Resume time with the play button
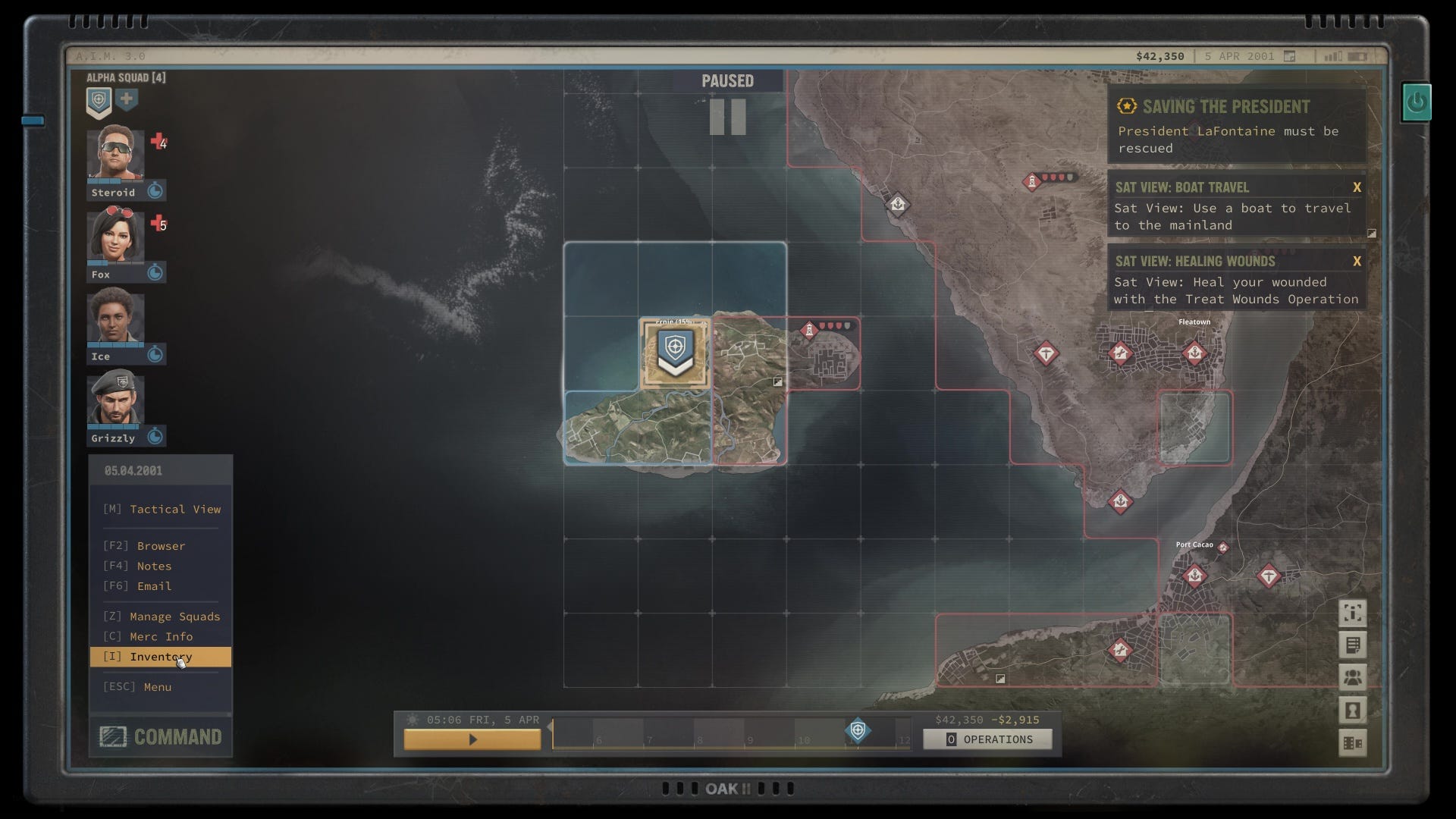Image resolution: width=1456 pixels, height=819 pixels. tap(472, 739)
